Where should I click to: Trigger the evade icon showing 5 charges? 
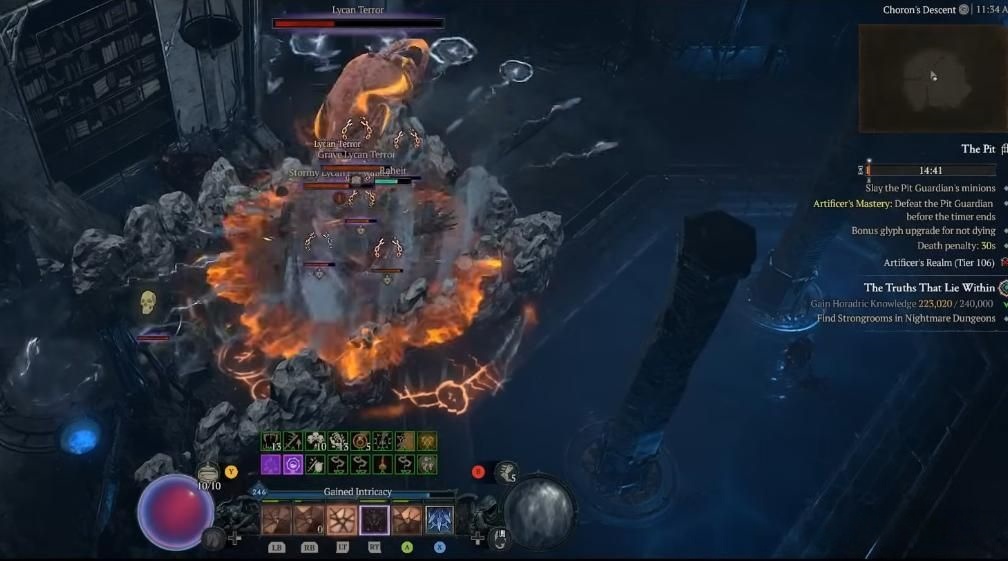(507, 472)
